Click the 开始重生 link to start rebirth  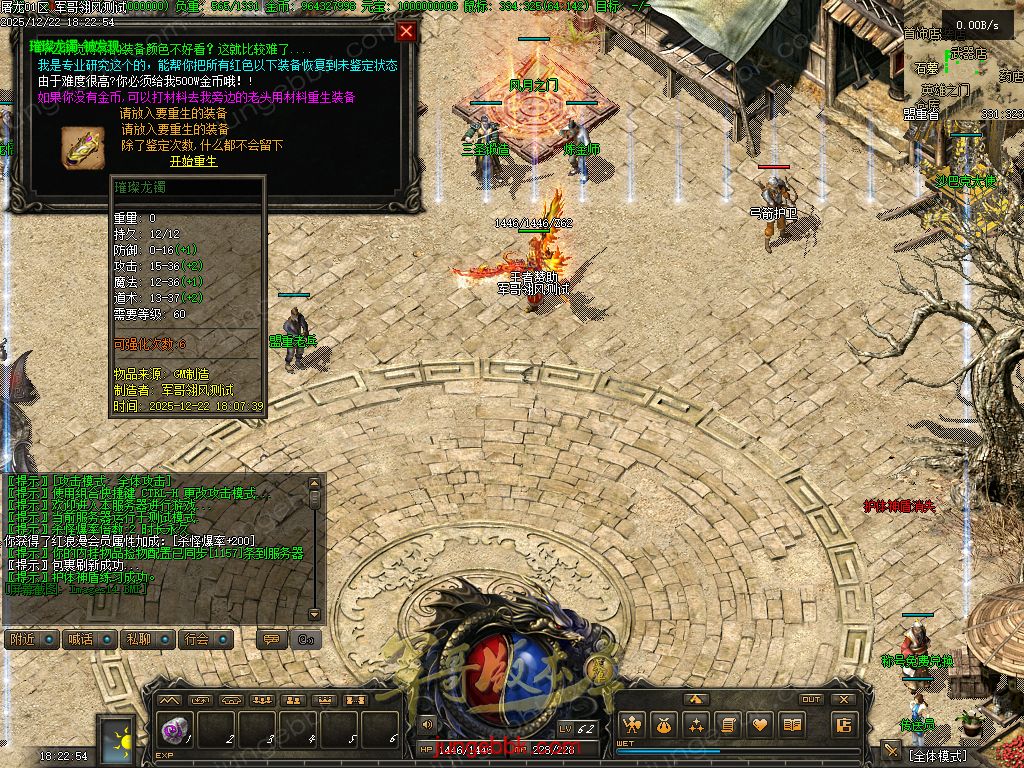[x=193, y=162]
